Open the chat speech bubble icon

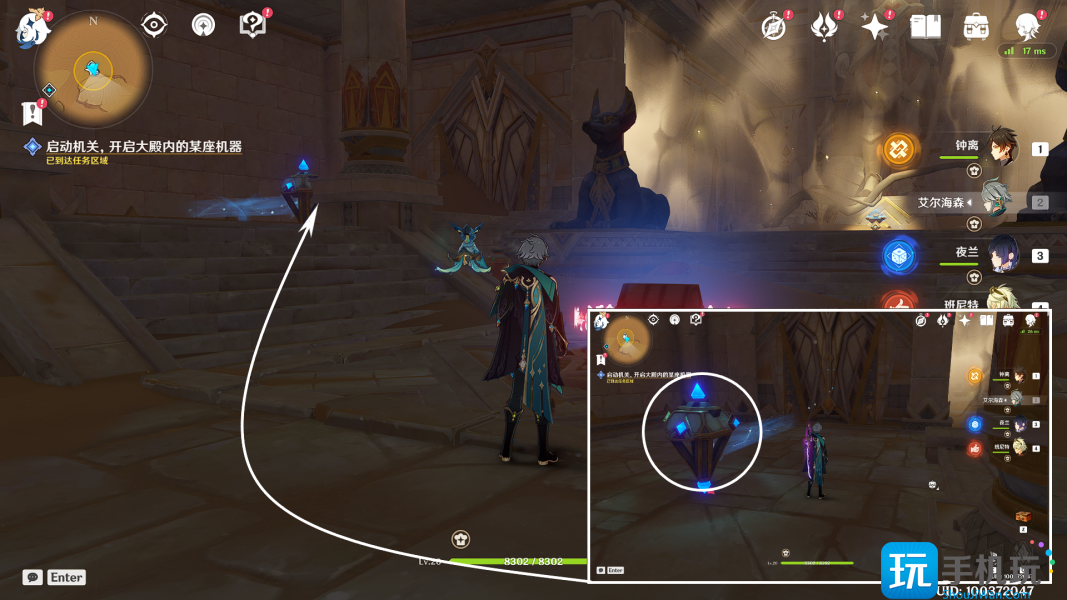click(x=33, y=577)
